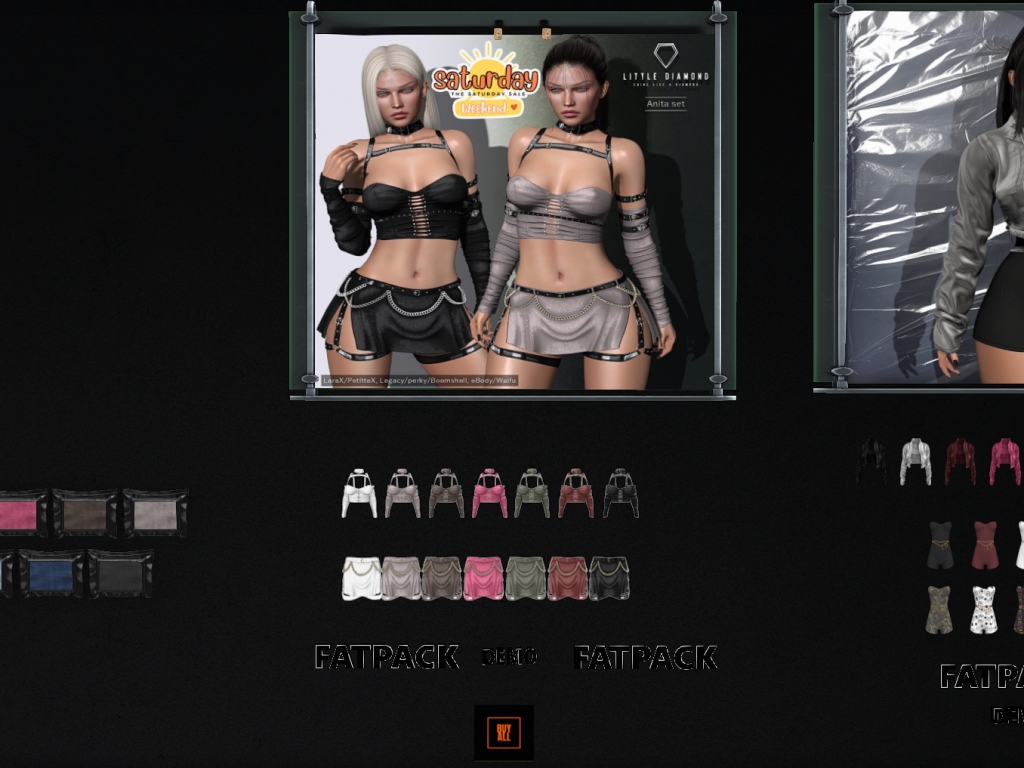Select the white Anita skirt
The image size is (1024, 768).
361,579
